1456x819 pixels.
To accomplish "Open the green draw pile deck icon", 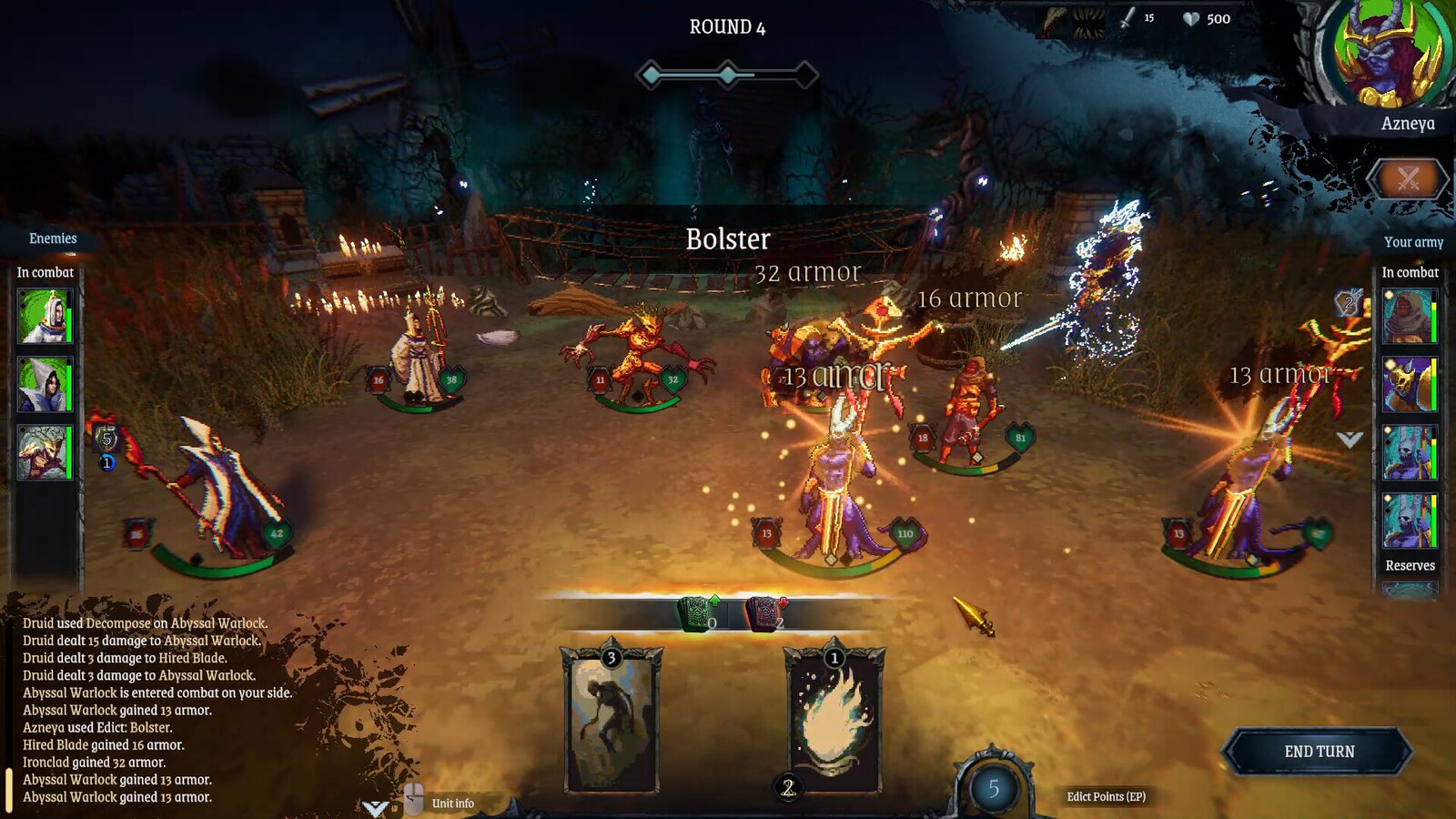I will pyautogui.click(x=693, y=615).
